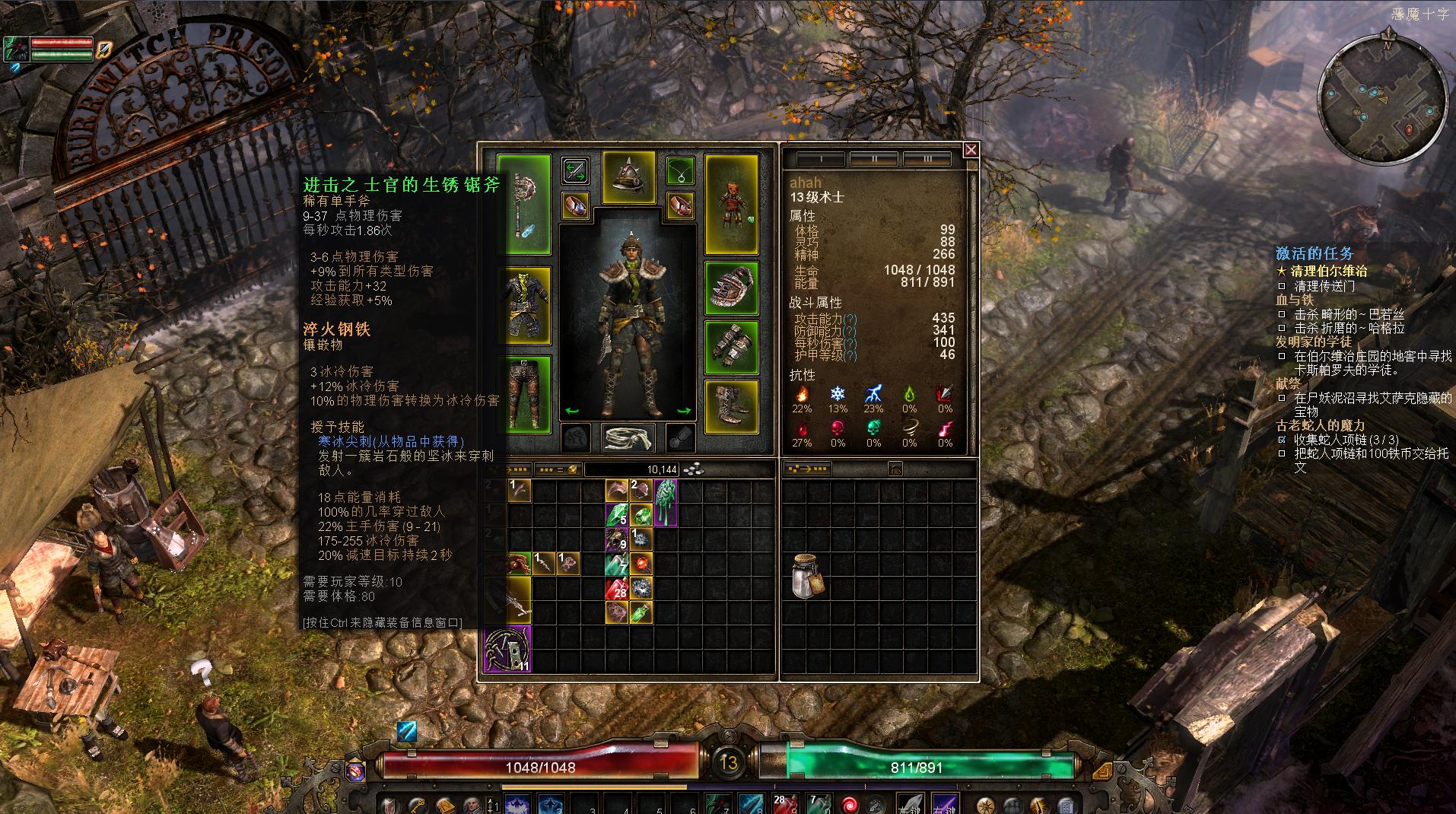Select the equipped spiked helmet
Viewport: 1456px width, 814px height.
[x=629, y=178]
